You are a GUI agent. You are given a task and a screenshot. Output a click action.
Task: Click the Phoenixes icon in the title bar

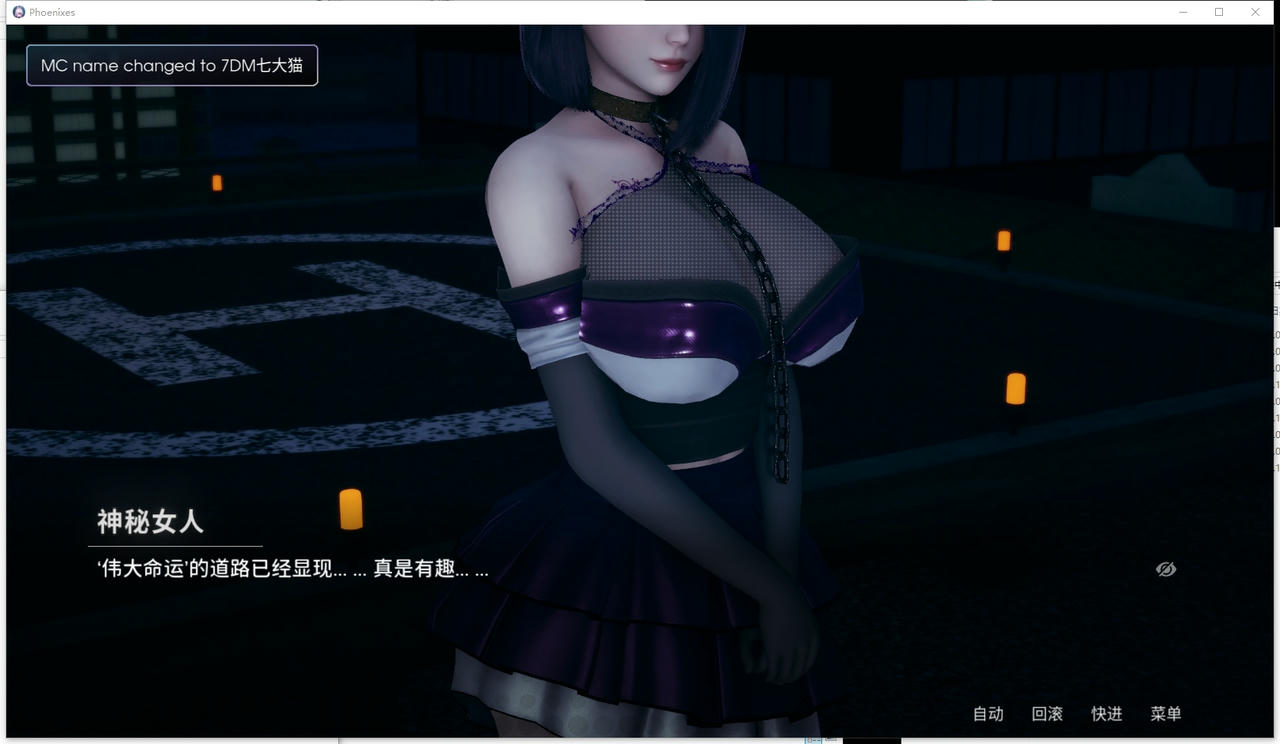(17, 11)
